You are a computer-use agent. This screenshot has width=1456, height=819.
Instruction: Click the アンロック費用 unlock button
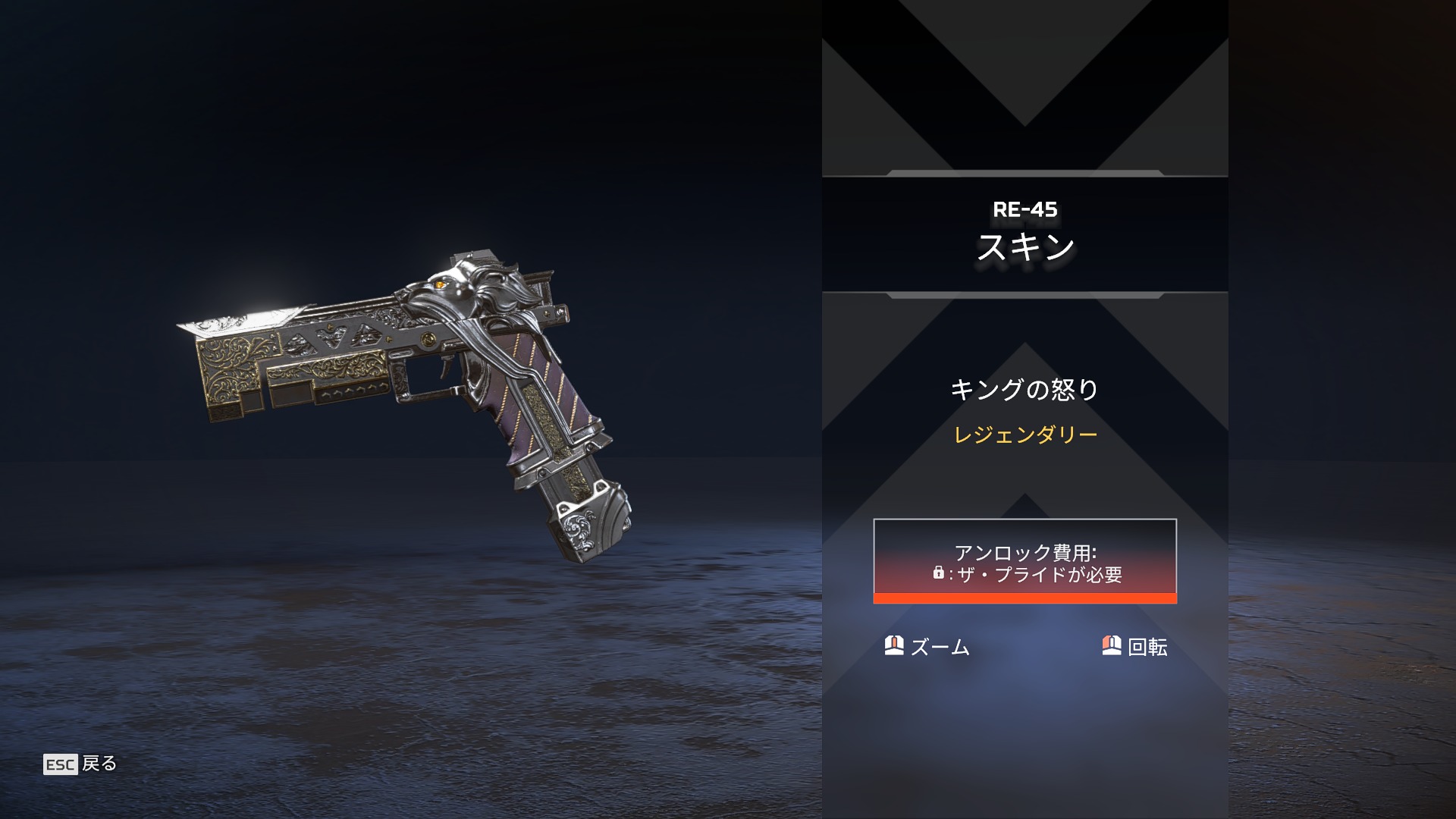tap(1025, 561)
